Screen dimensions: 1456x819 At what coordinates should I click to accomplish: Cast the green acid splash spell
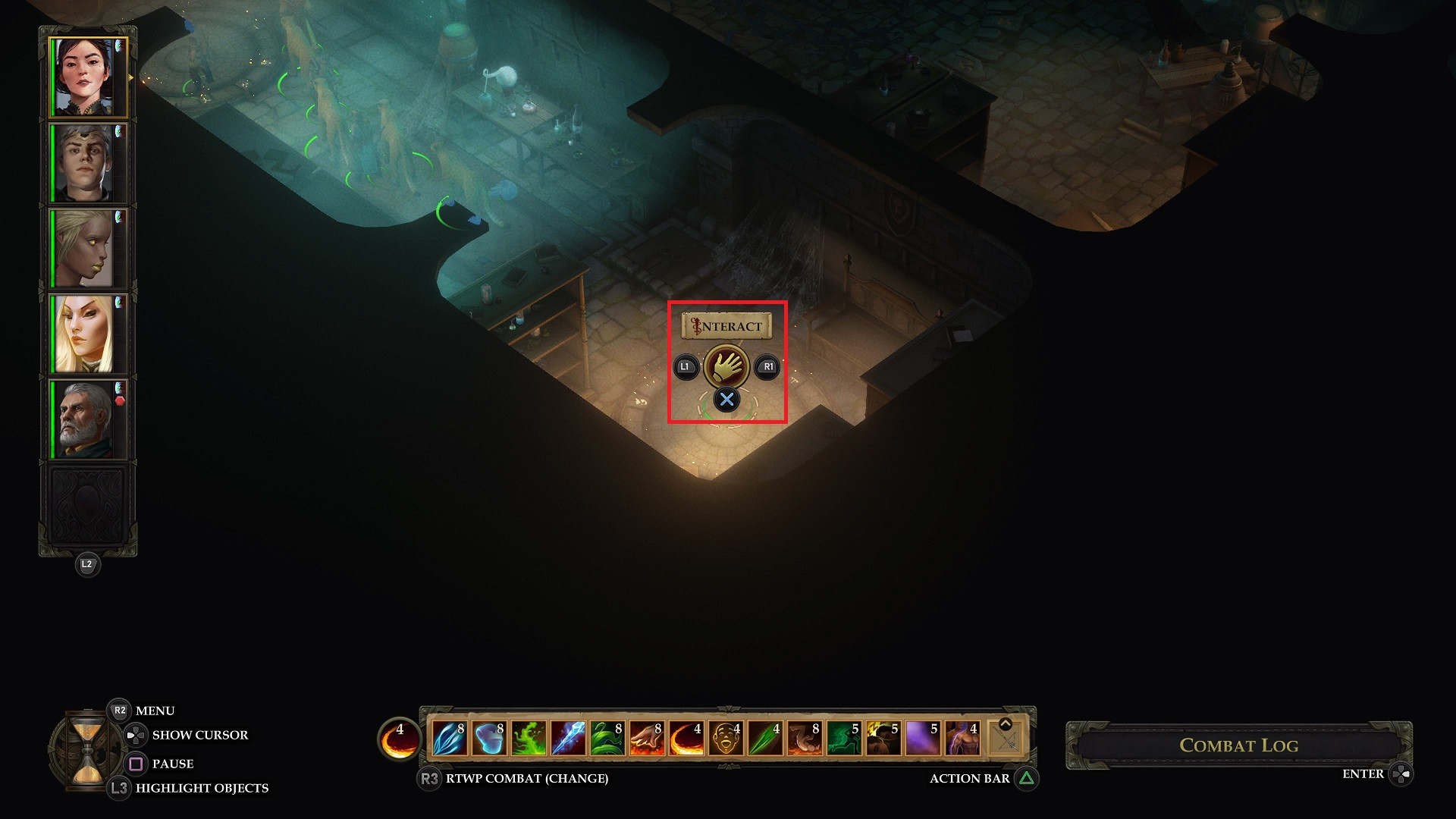(529, 739)
